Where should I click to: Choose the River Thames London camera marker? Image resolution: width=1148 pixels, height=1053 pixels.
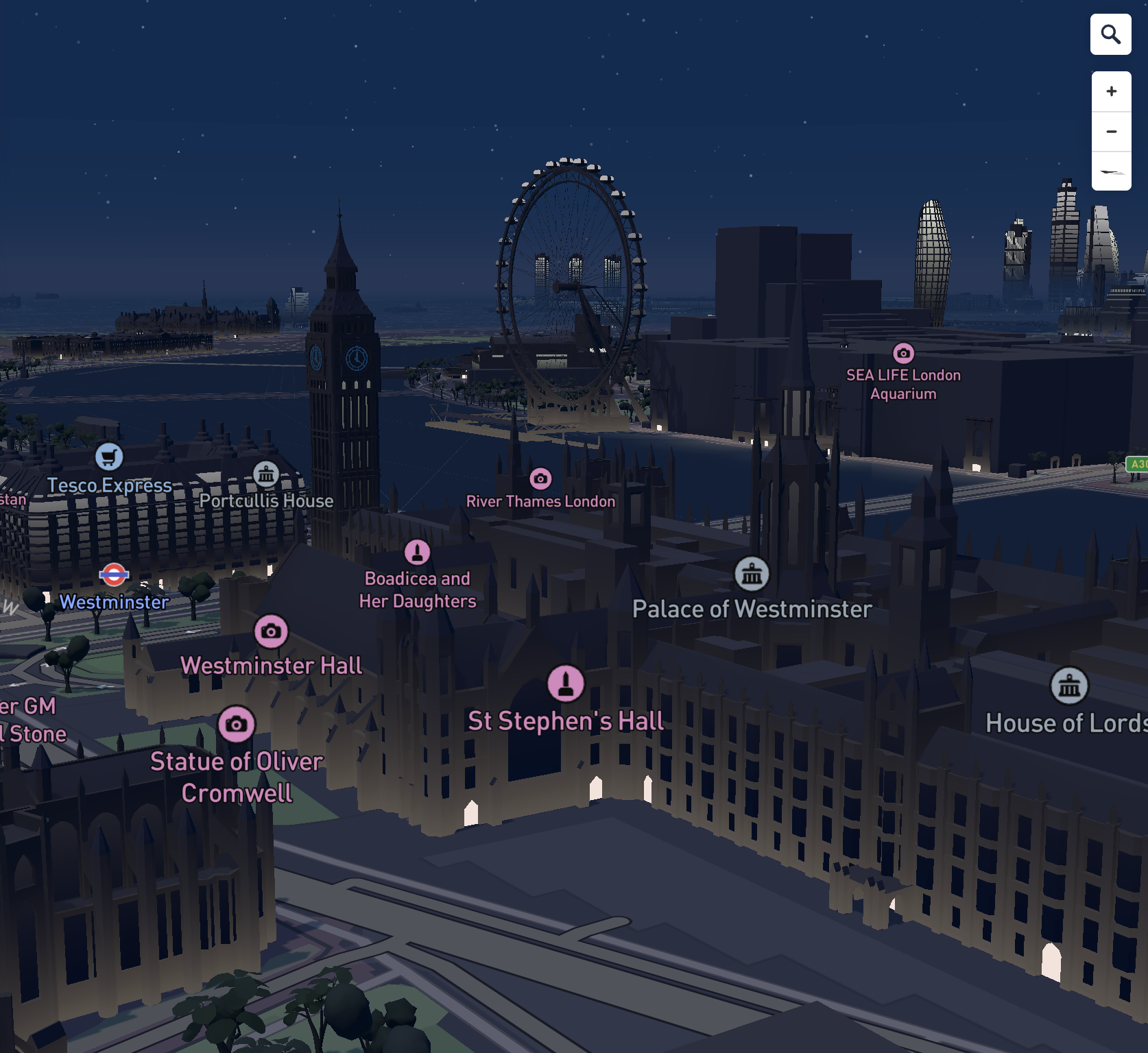click(x=540, y=479)
